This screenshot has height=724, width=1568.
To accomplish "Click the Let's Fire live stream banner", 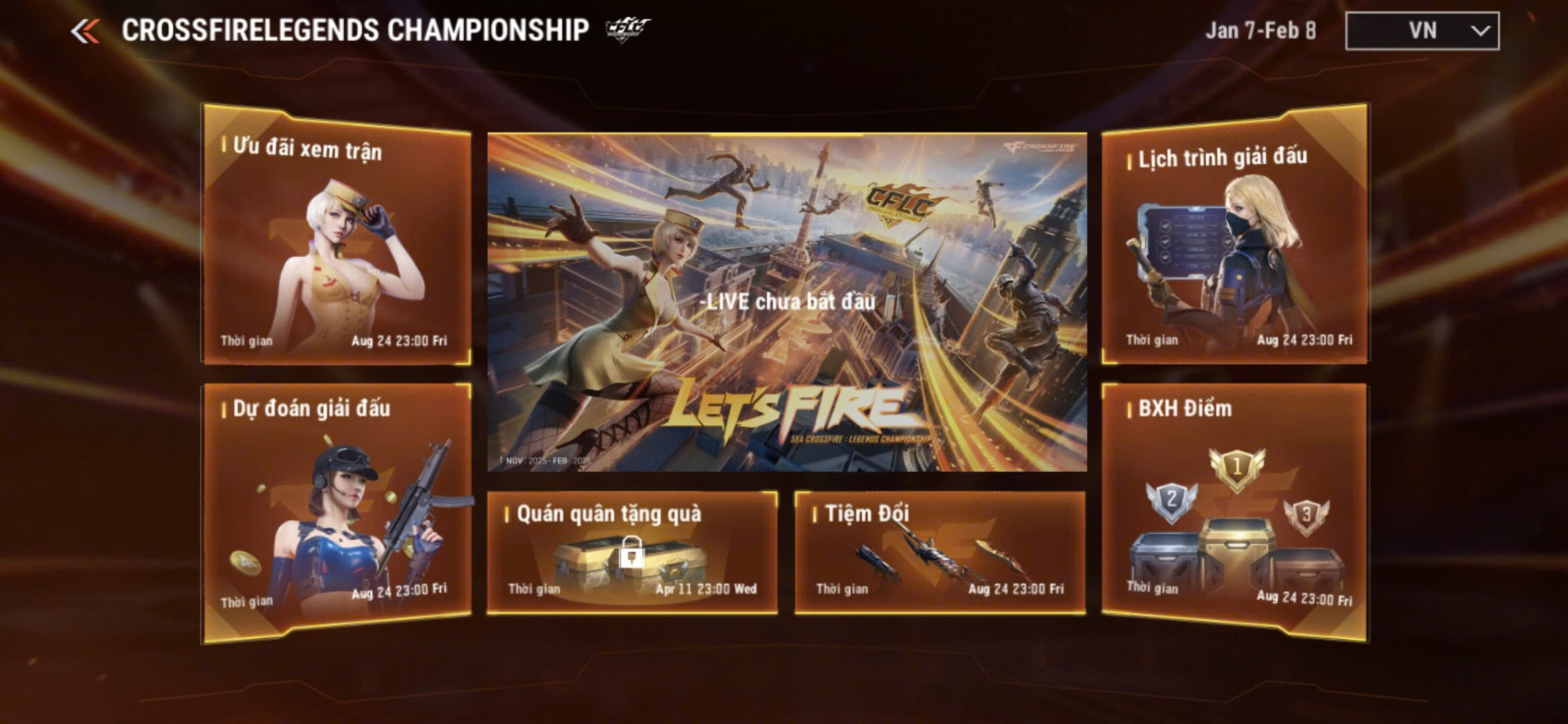I will coord(787,302).
